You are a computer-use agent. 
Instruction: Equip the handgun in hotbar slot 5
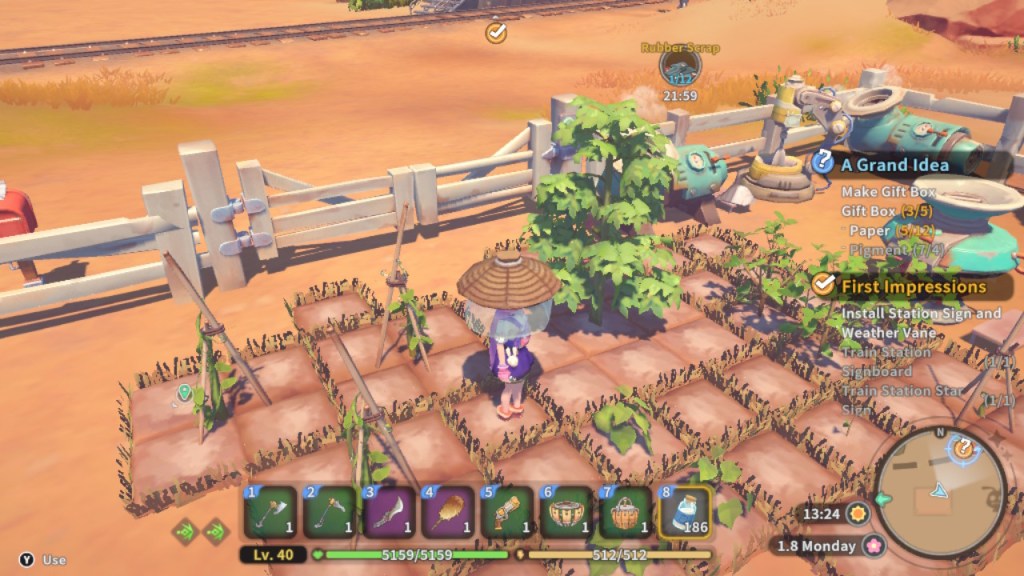pyautogui.click(x=509, y=512)
